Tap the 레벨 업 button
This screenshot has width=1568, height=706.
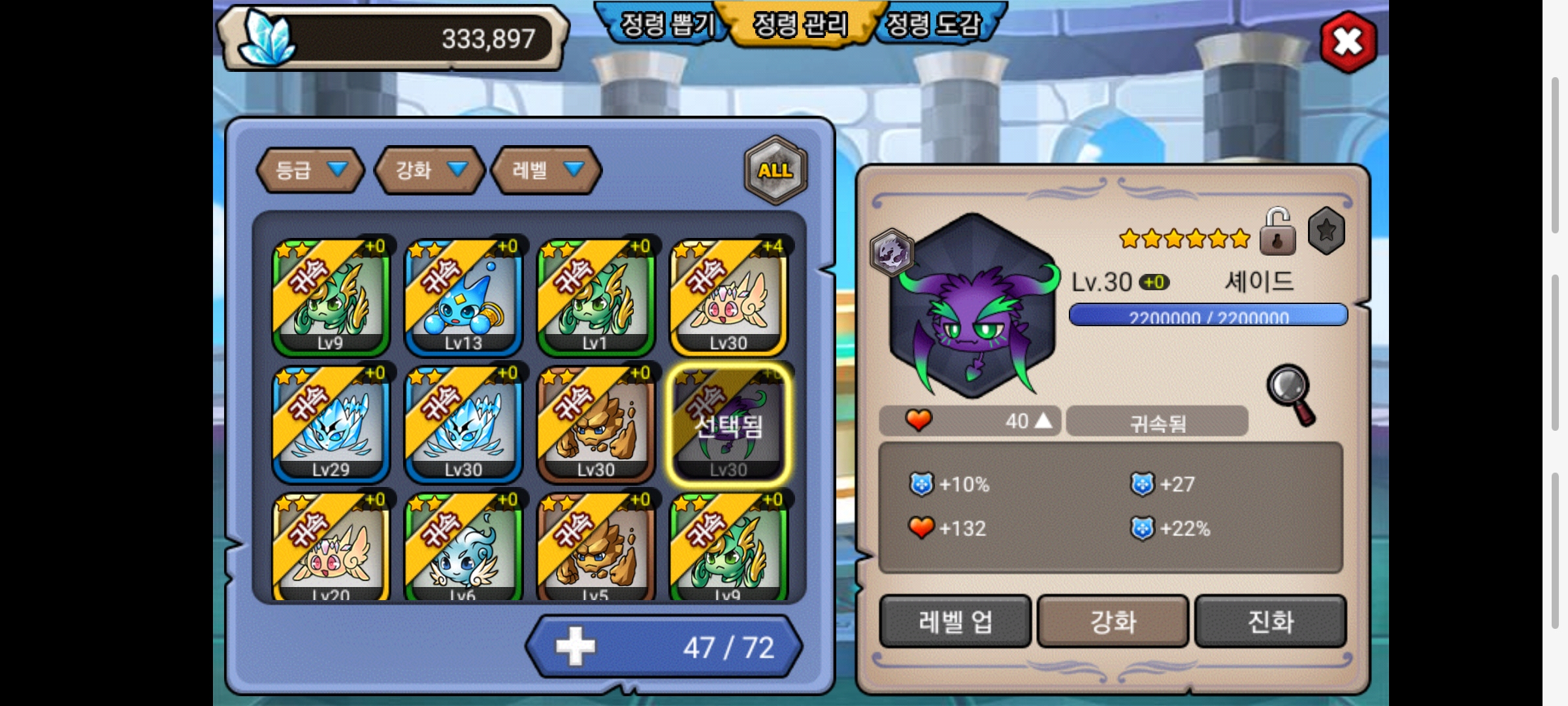(955, 621)
